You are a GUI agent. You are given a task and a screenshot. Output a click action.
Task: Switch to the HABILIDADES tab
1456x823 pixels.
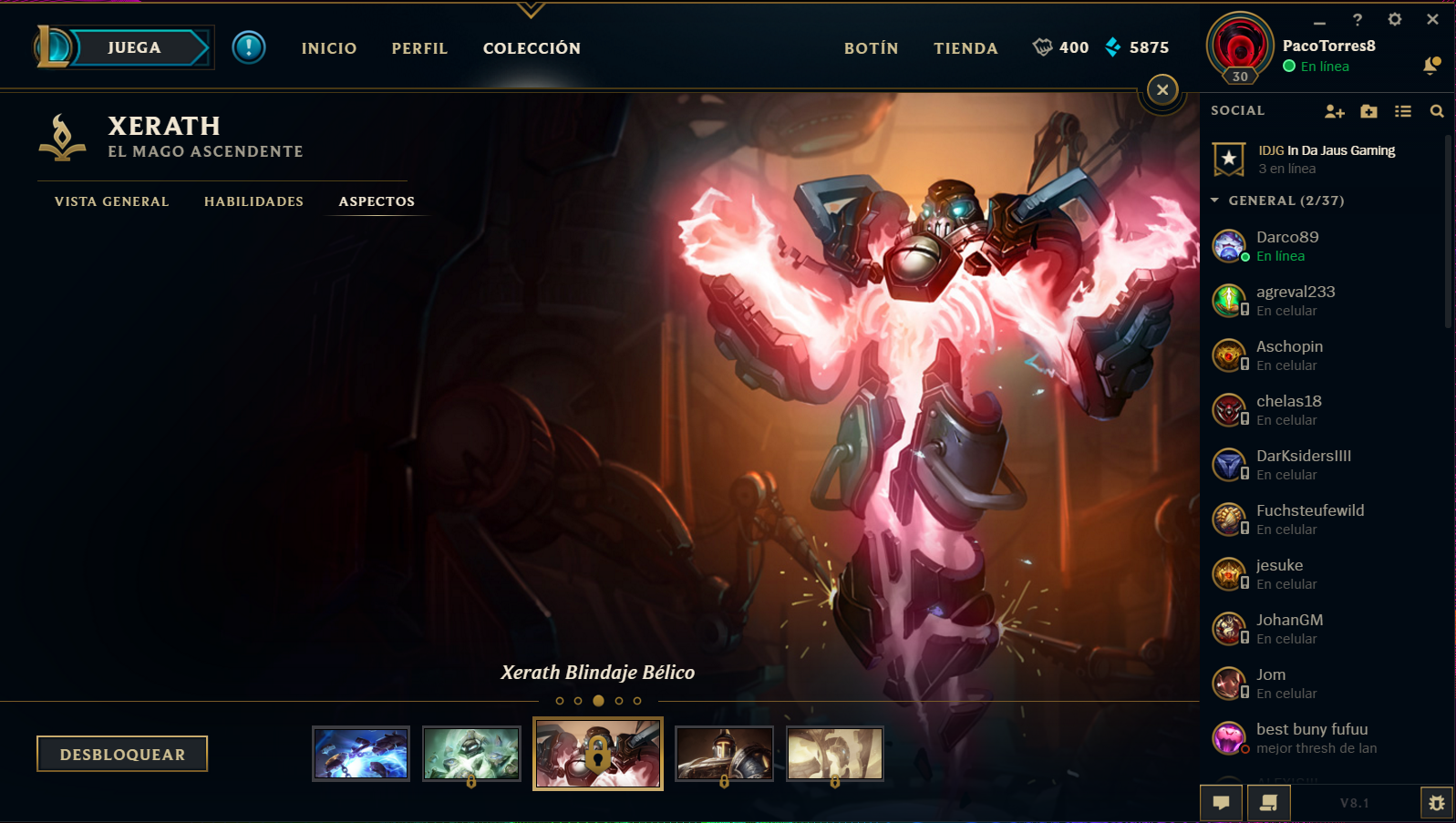point(253,201)
